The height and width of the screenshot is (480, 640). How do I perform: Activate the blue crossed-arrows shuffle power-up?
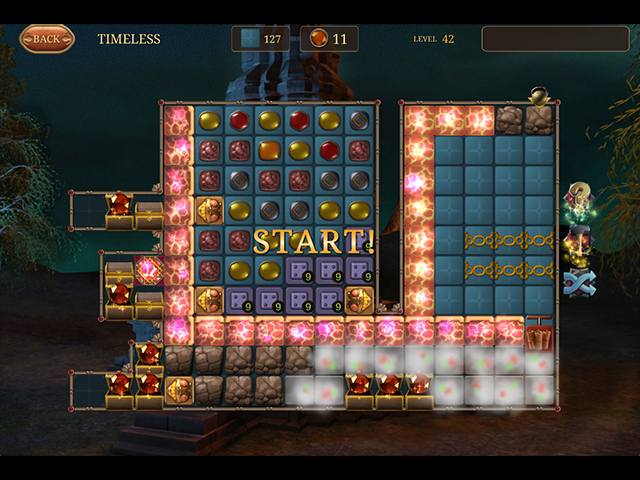[579, 283]
